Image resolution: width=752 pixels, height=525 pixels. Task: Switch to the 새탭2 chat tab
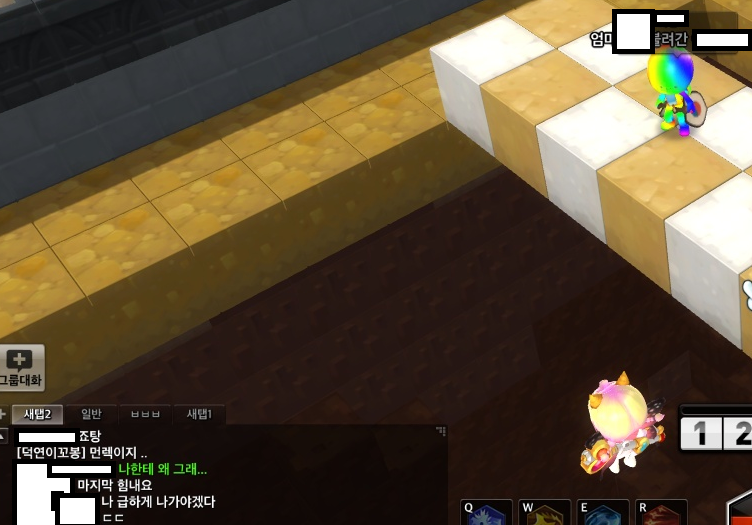point(38,414)
